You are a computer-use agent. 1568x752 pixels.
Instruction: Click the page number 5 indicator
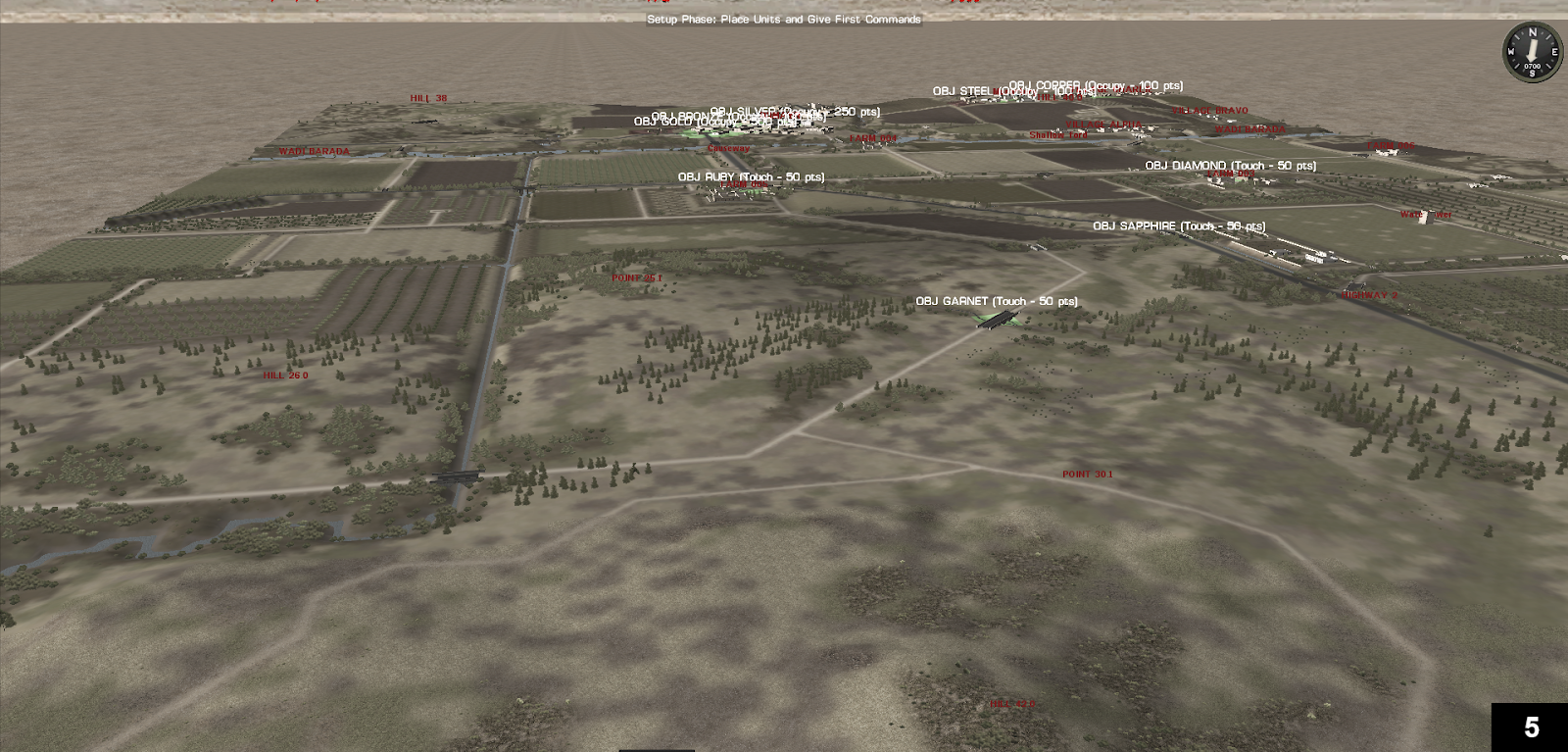pyautogui.click(x=1530, y=726)
